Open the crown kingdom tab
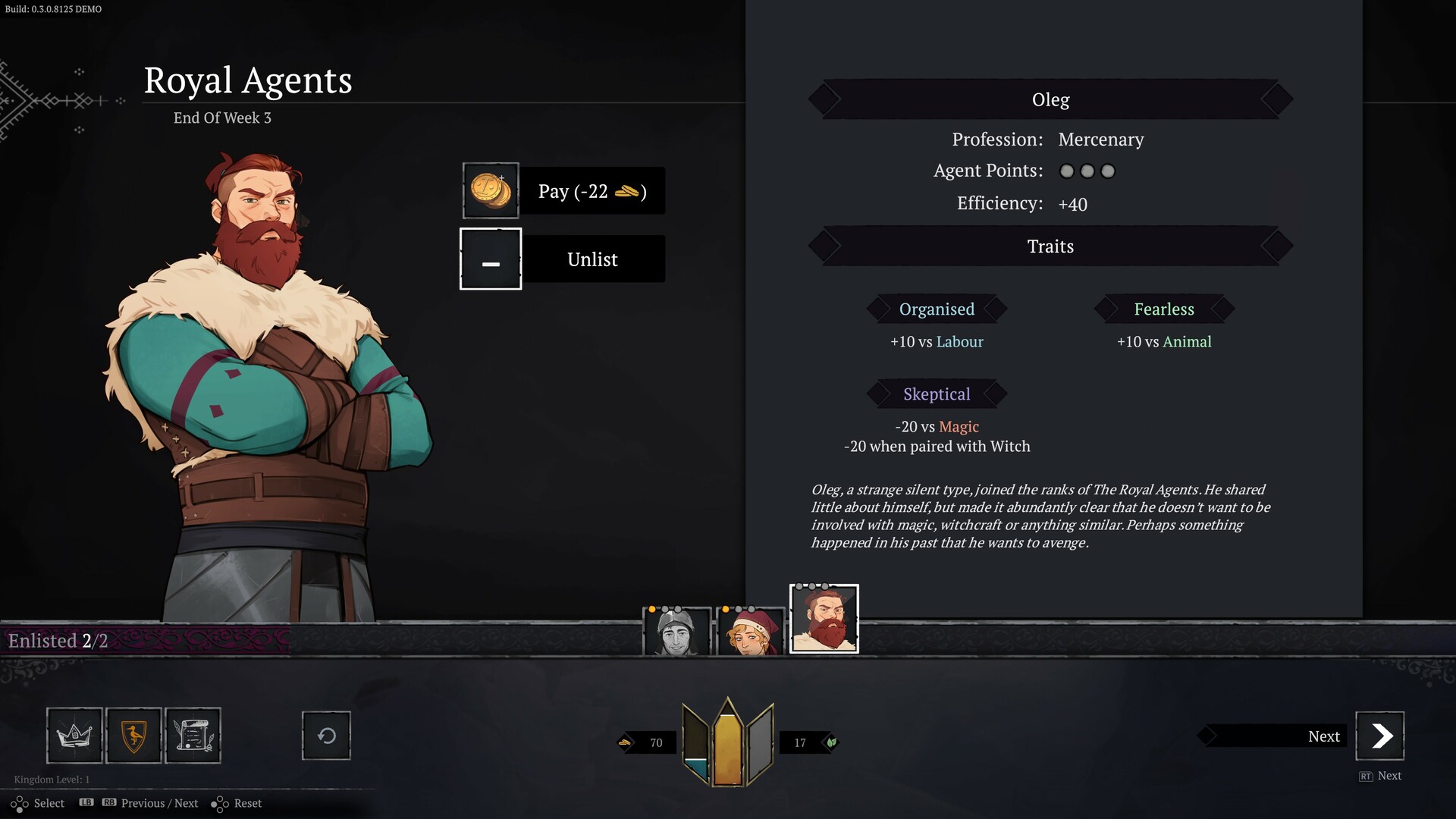This screenshot has height=819, width=1456. [74, 735]
